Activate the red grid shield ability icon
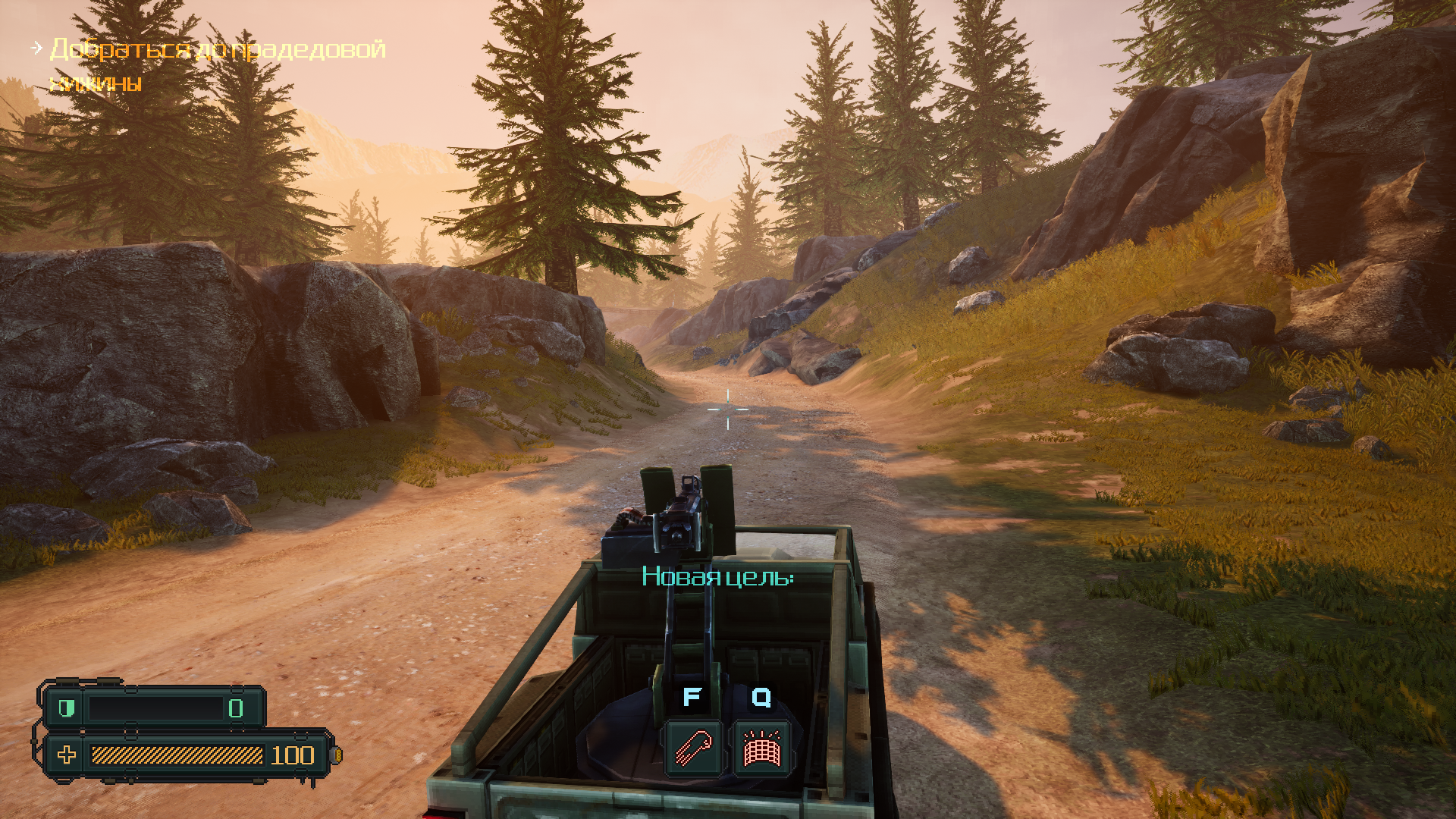This screenshot has width=1456, height=819. (762, 748)
